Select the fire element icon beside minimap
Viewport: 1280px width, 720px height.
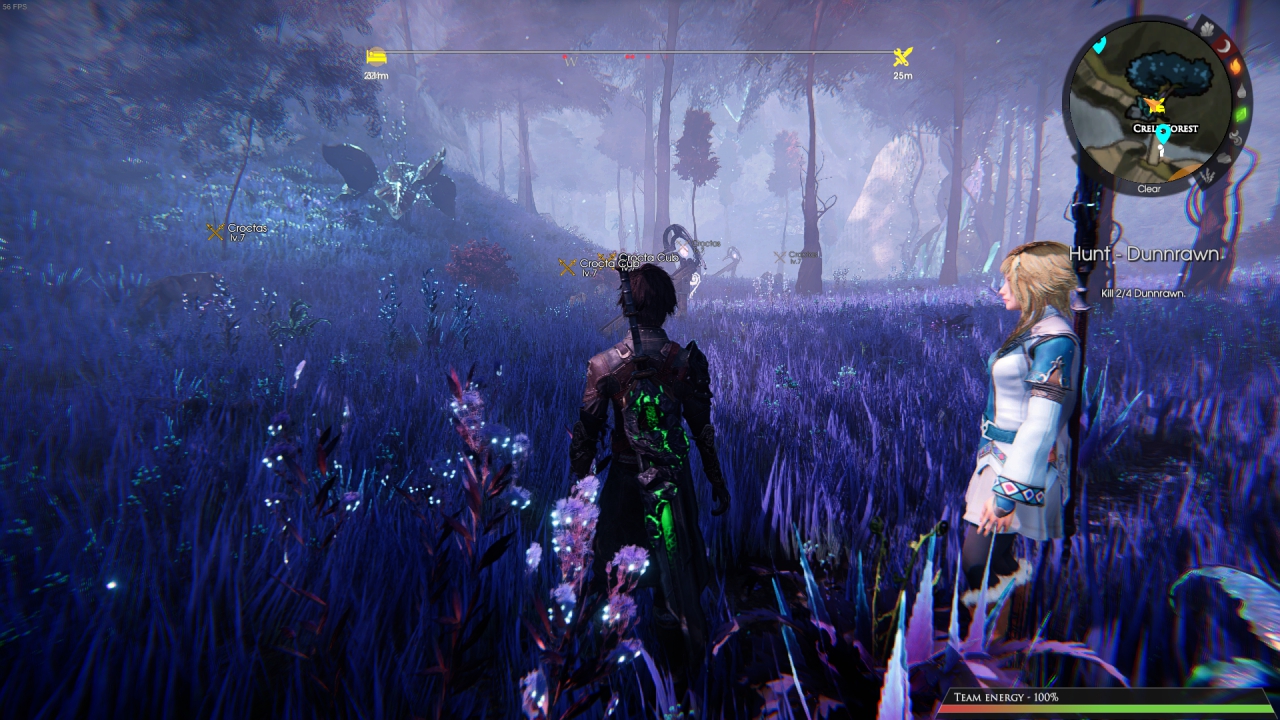(x=1236, y=66)
